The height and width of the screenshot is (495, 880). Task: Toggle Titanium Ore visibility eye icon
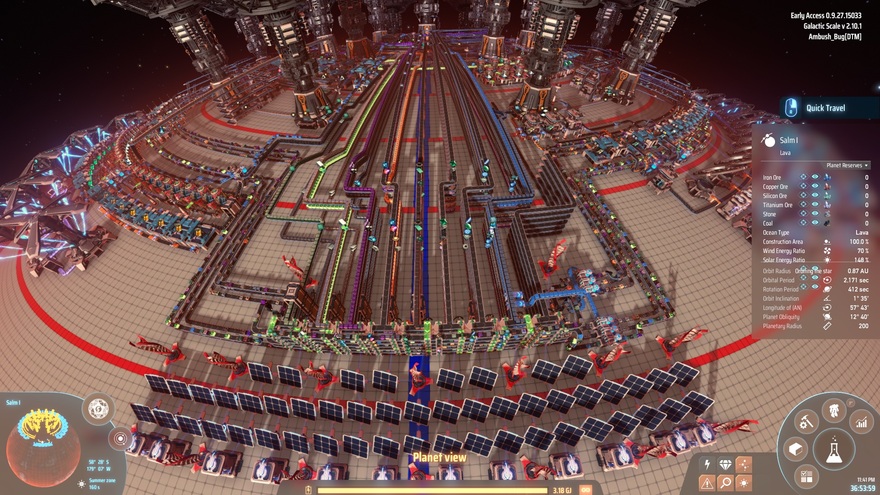pos(815,205)
